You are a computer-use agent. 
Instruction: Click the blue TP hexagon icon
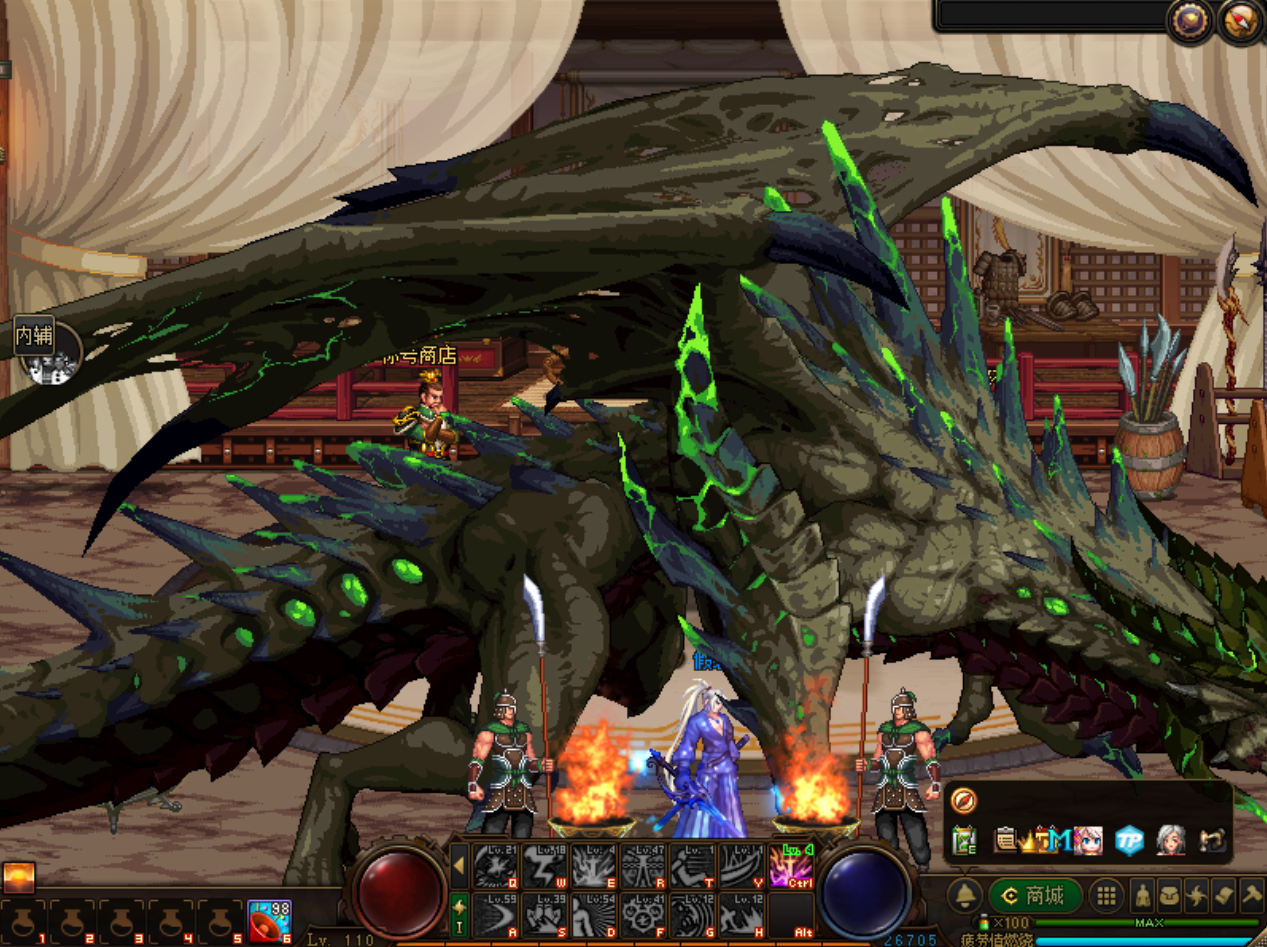coord(1130,840)
